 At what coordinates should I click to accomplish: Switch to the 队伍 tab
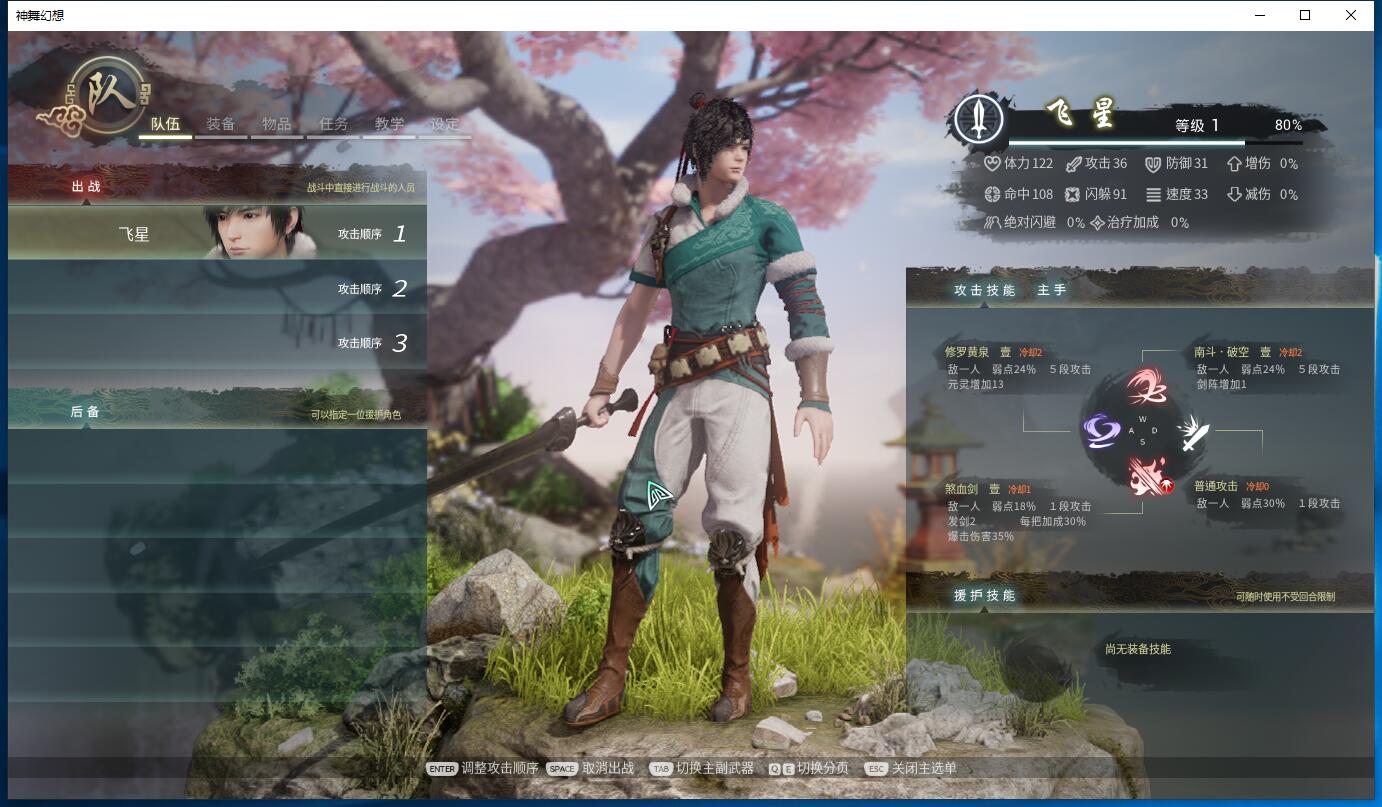point(165,124)
